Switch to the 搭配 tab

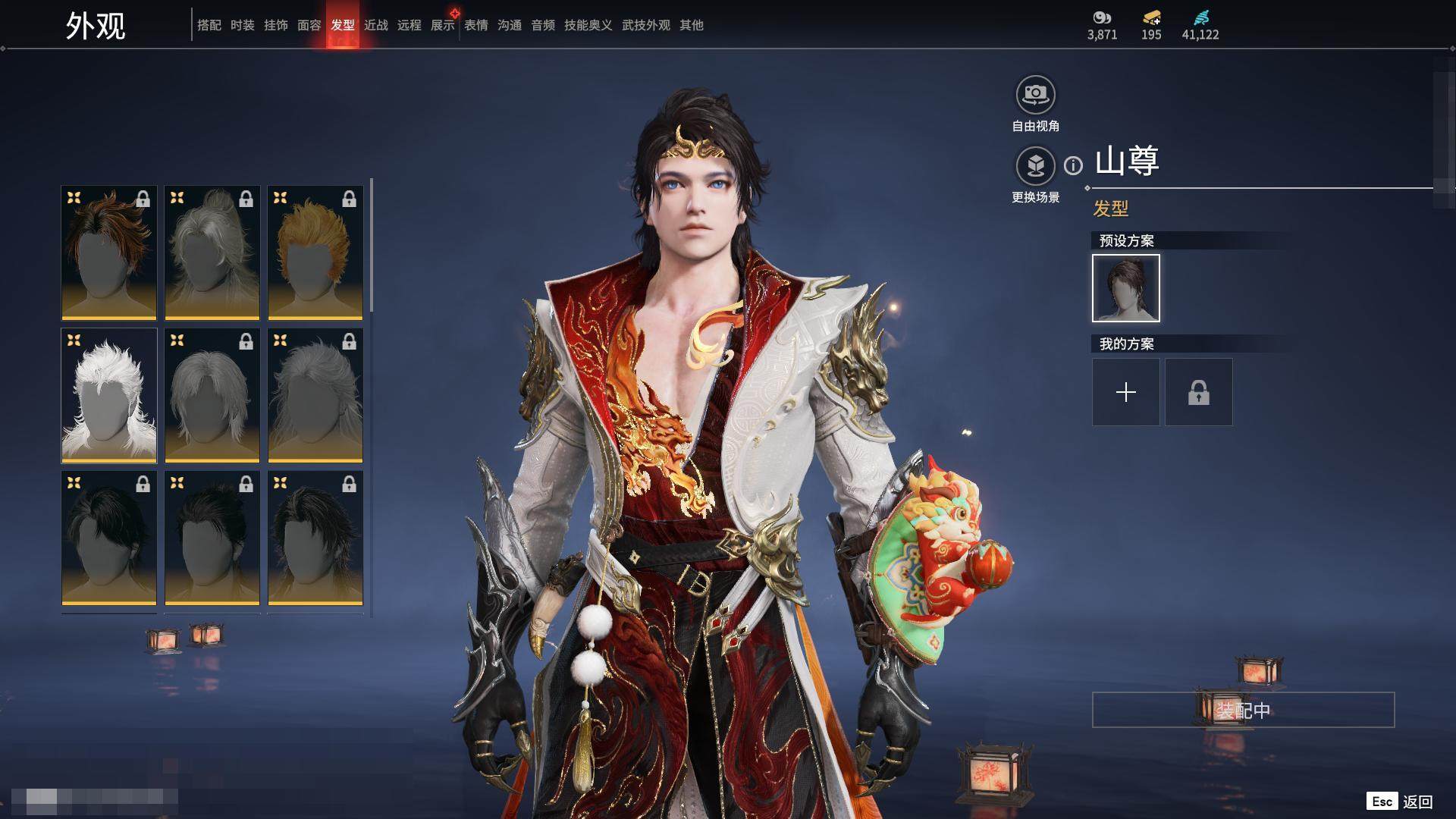[x=209, y=25]
